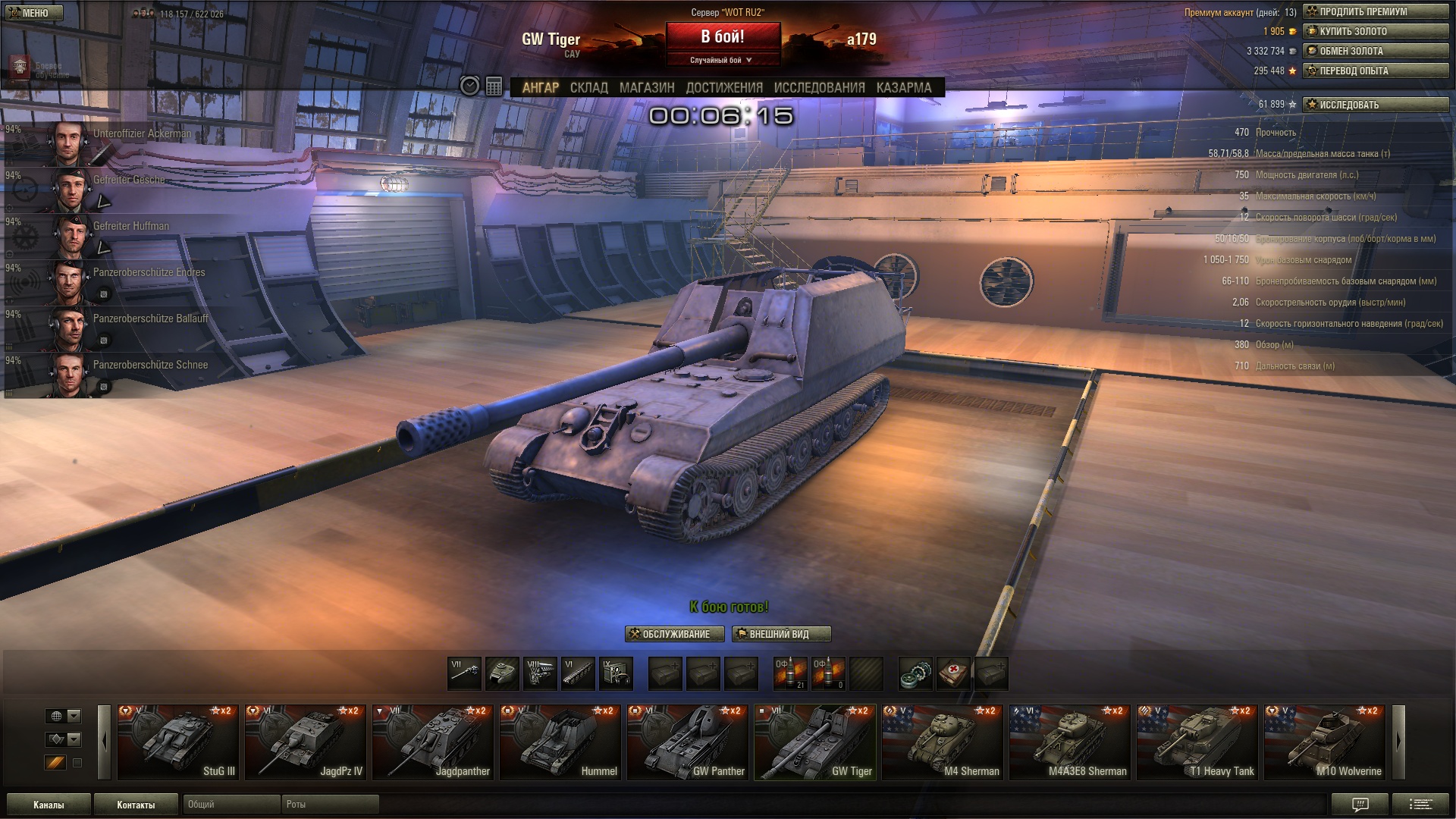Start battle with the В бой! button
This screenshot has width=1456, height=819.
click(723, 36)
